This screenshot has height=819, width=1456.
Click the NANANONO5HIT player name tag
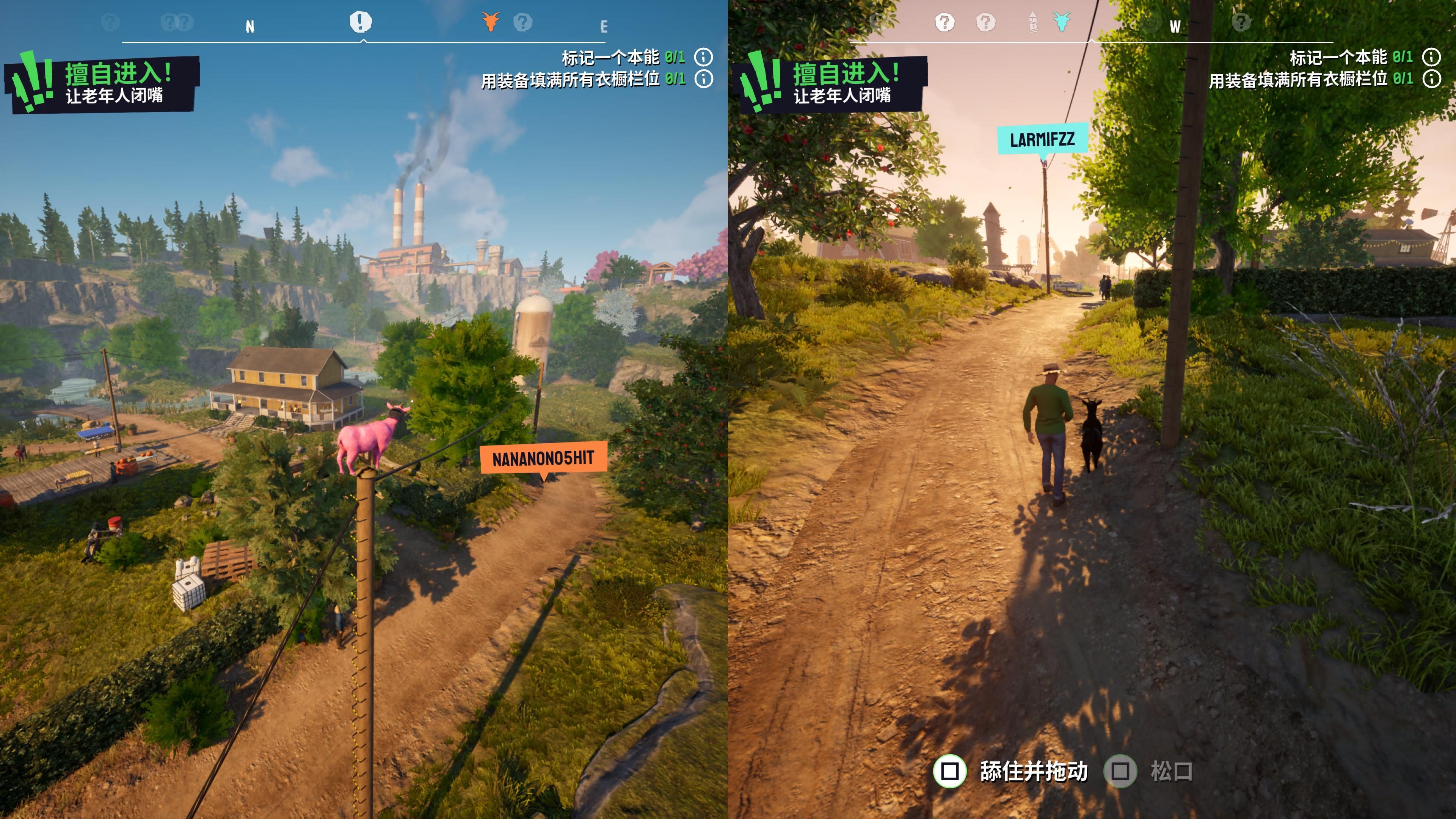point(543,458)
